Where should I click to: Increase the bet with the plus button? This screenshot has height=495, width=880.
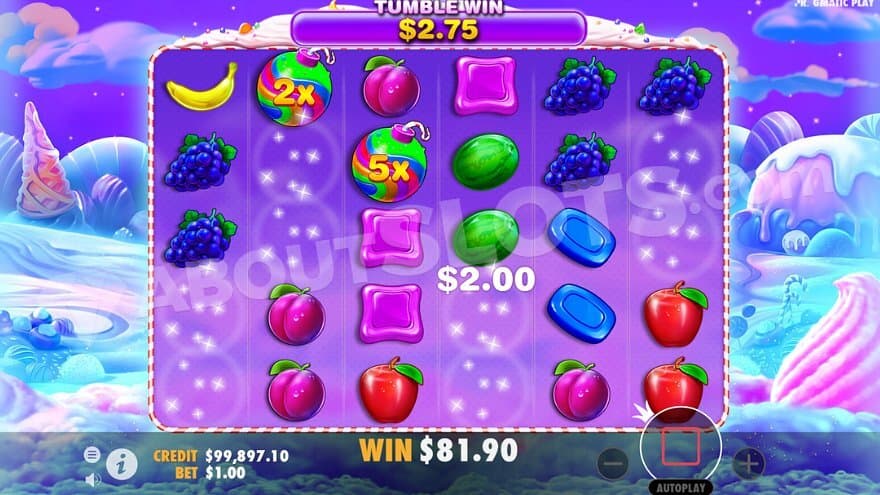click(747, 462)
